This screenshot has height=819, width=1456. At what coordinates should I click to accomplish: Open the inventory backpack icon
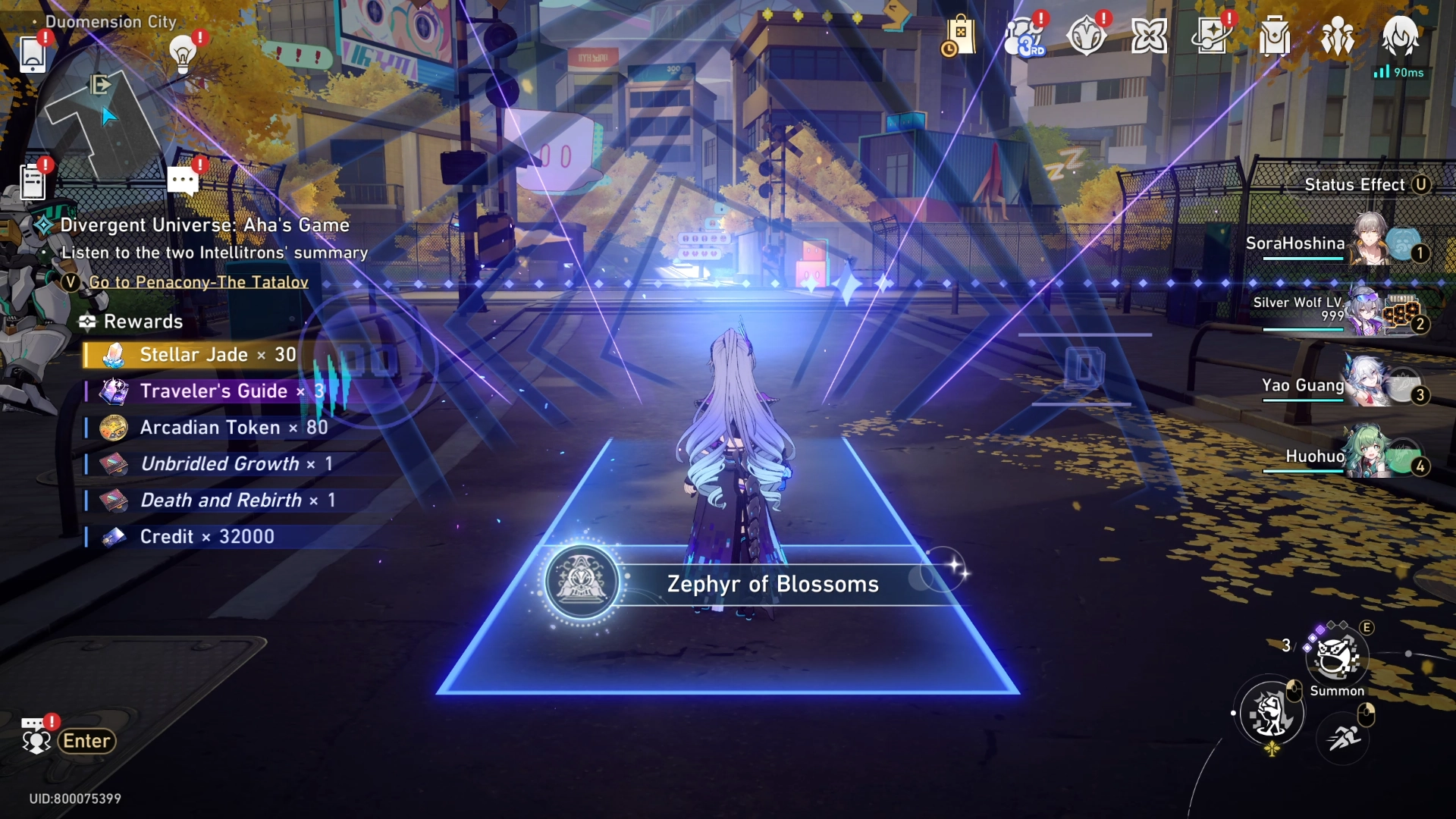1274,34
